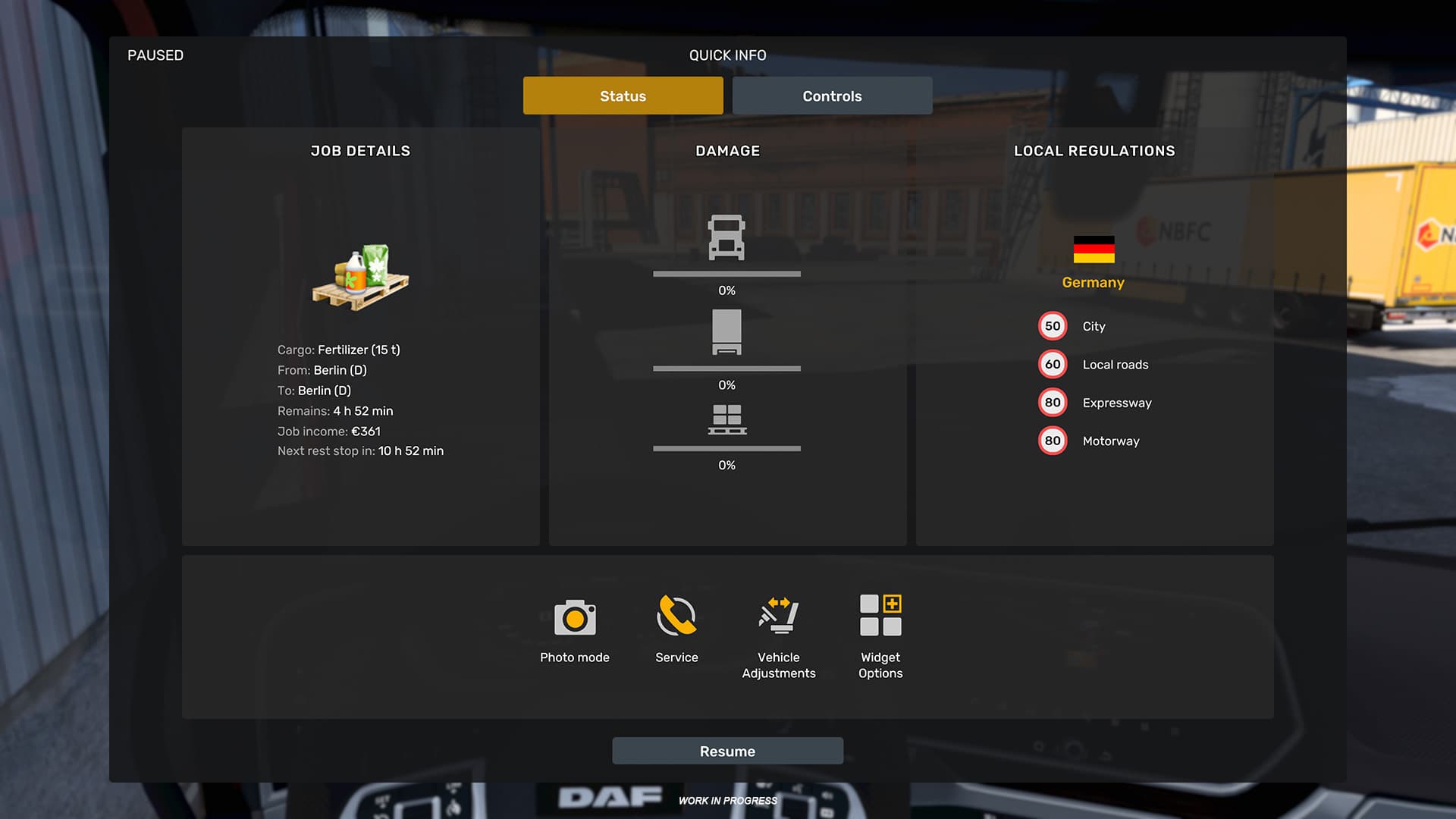This screenshot has height=819, width=1456.
Task: Click the Fertilizer cargo thumbnail
Action: click(360, 277)
